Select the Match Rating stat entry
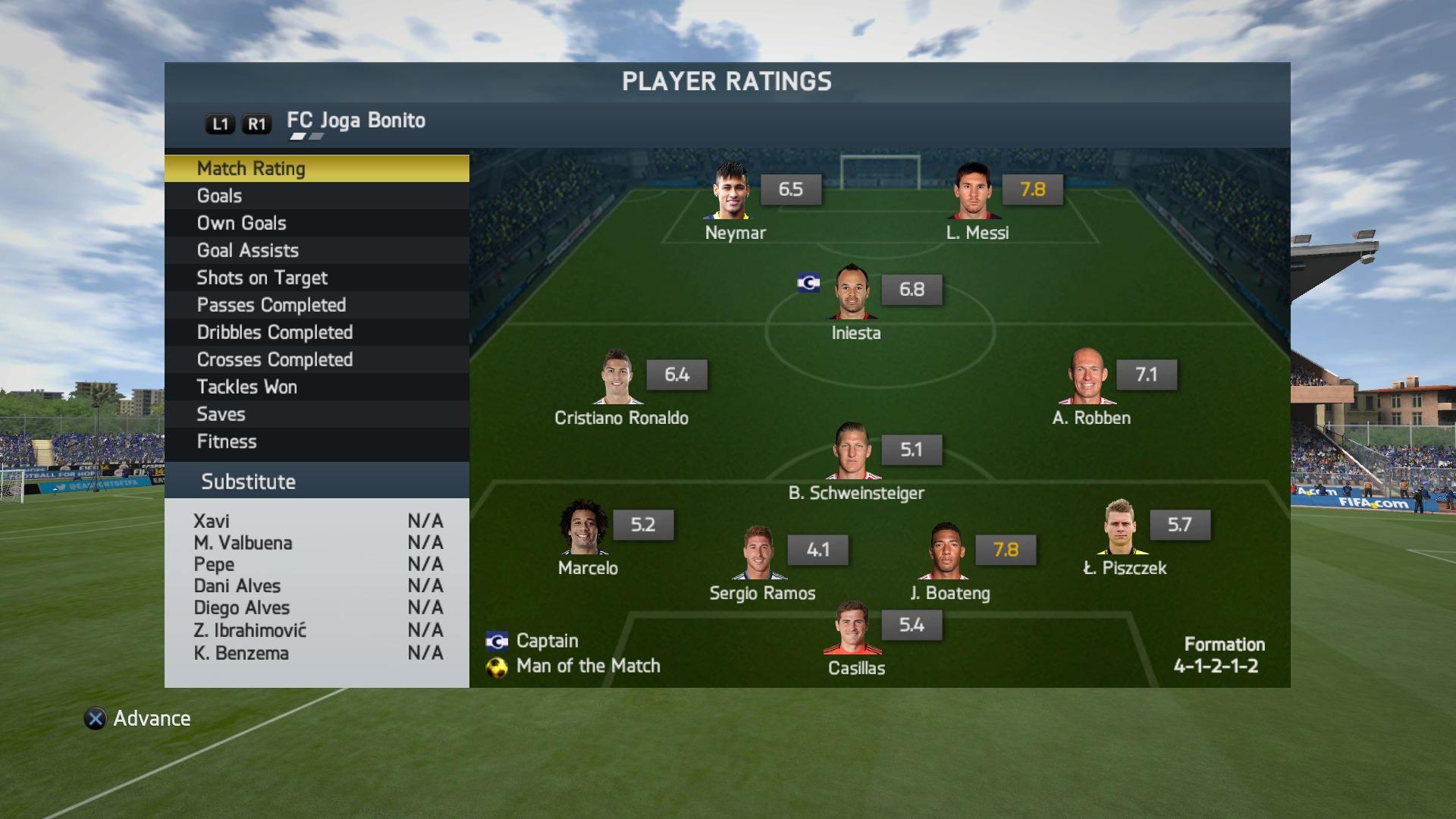The width and height of the screenshot is (1456, 819). pos(316,168)
